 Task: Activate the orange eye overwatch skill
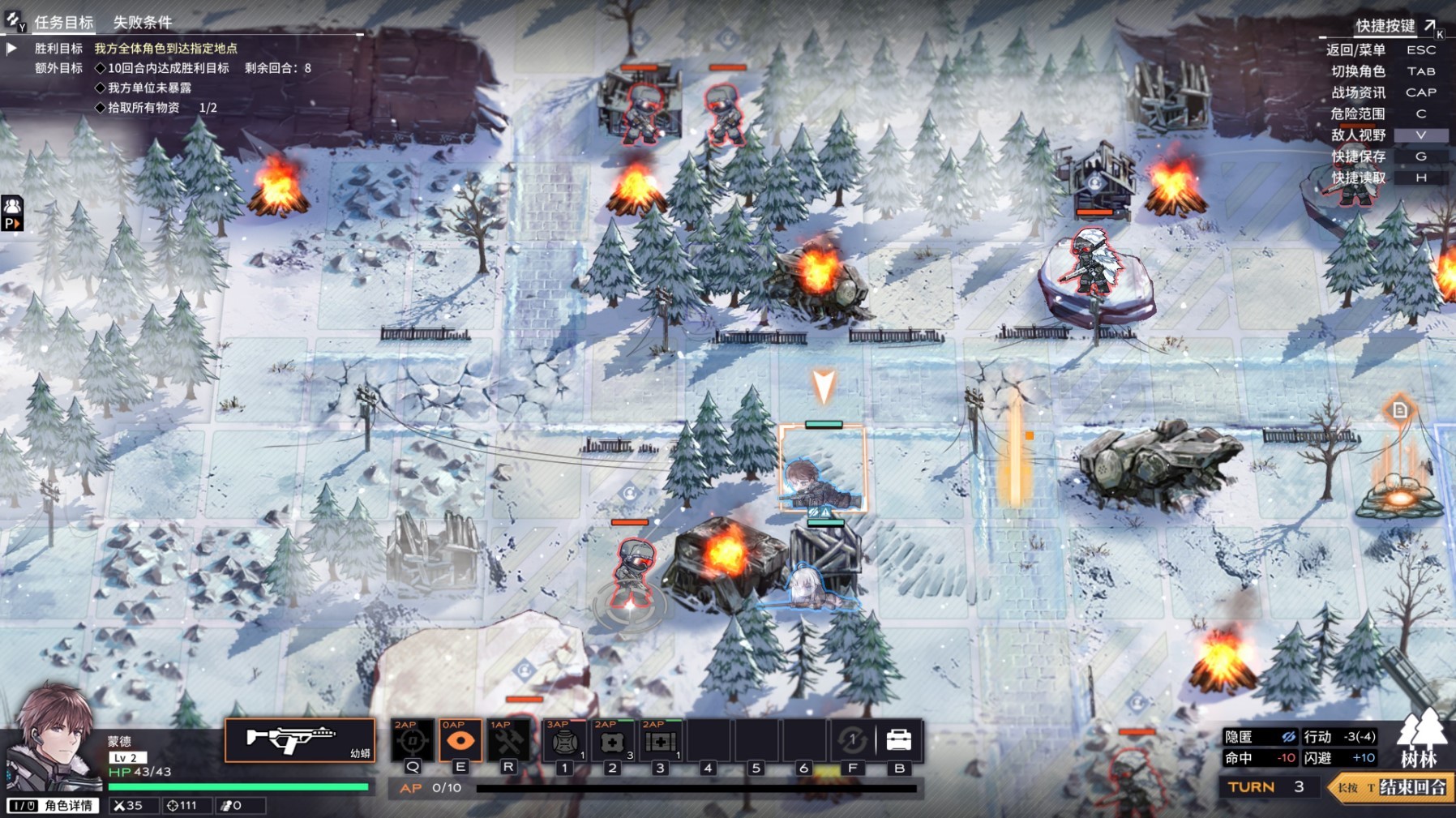pos(460,740)
